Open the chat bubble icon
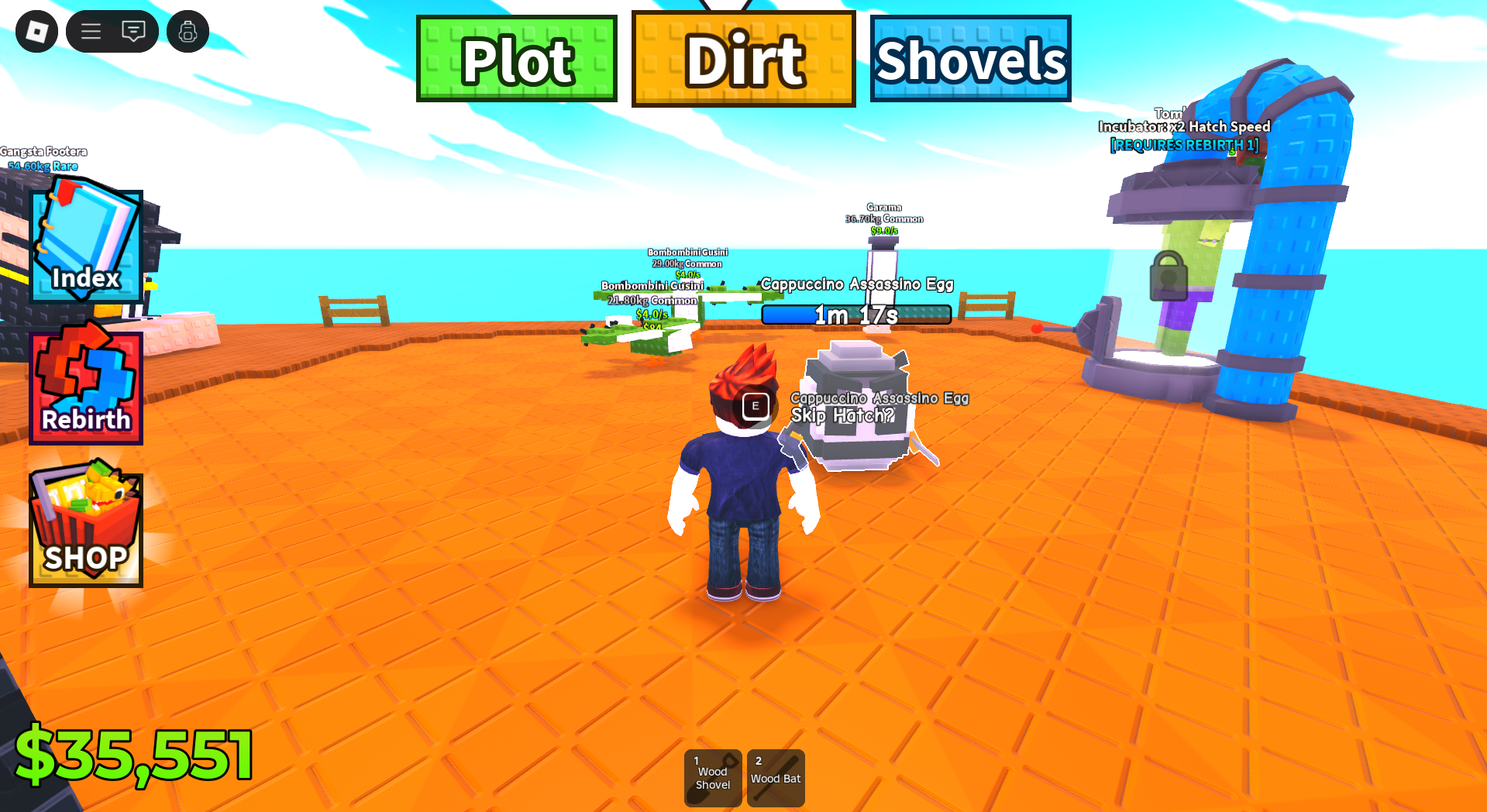 pyautogui.click(x=134, y=31)
